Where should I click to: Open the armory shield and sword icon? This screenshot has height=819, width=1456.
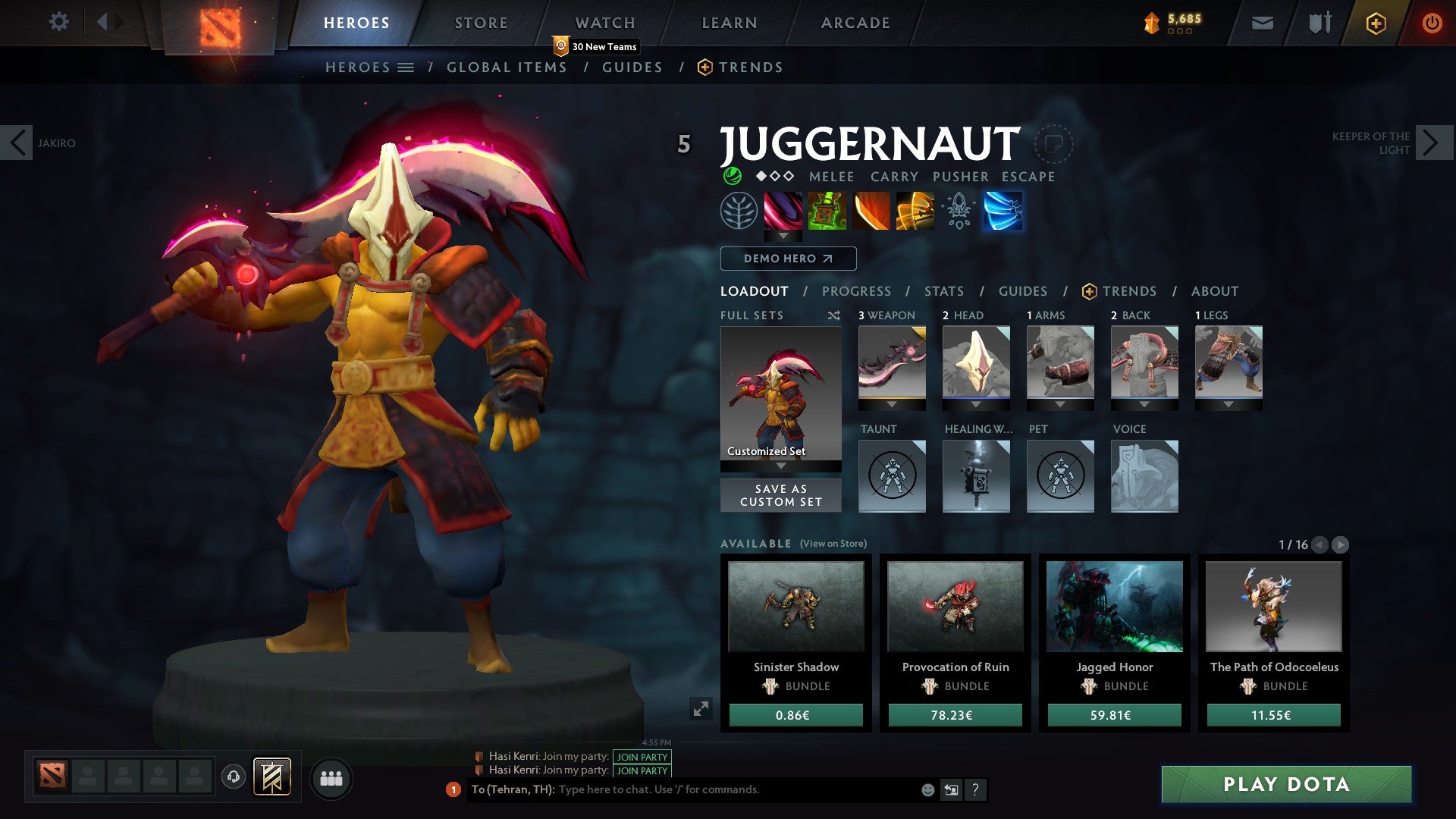point(1319,23)
